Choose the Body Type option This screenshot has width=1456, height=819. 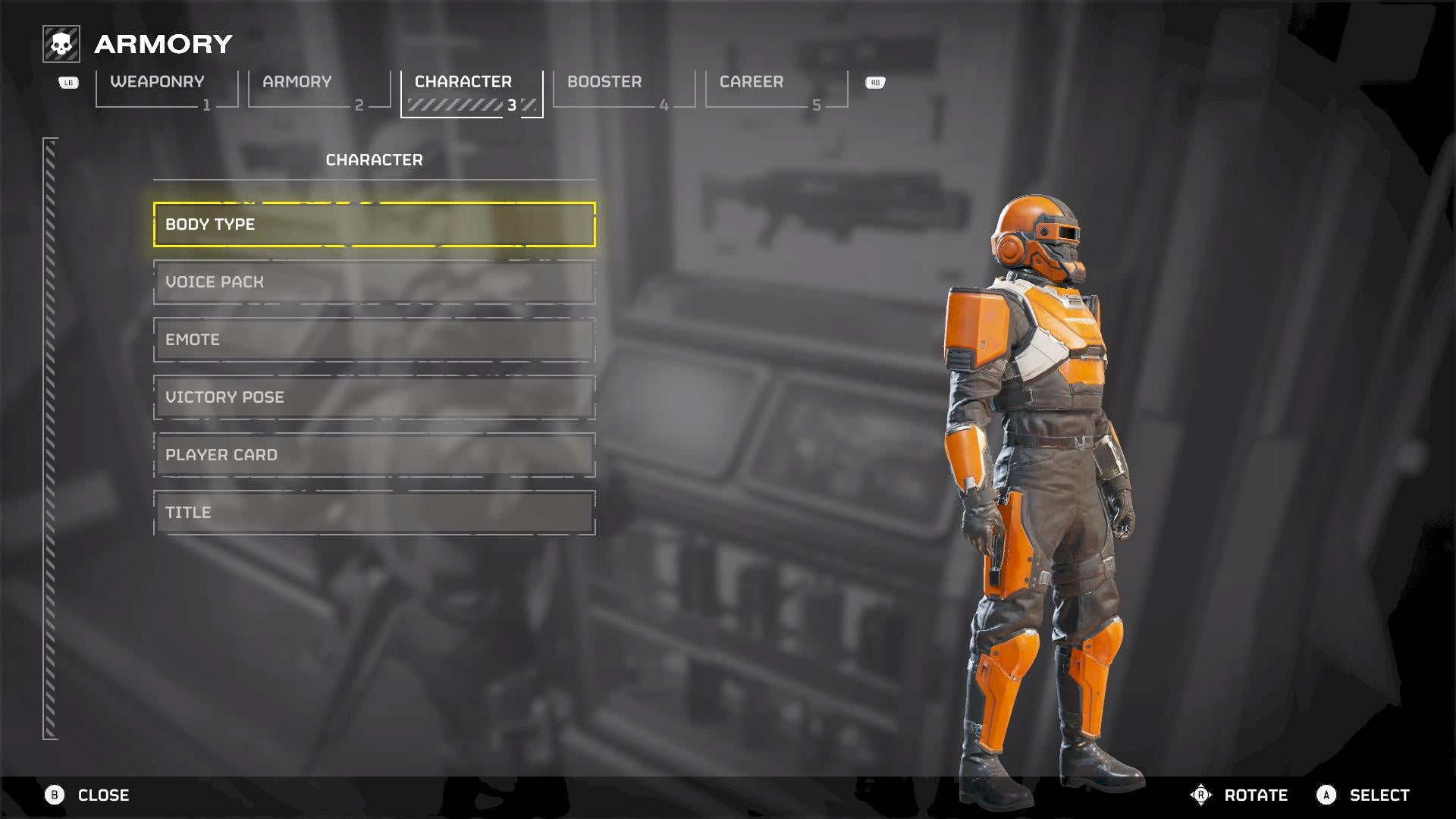(374, 224)
